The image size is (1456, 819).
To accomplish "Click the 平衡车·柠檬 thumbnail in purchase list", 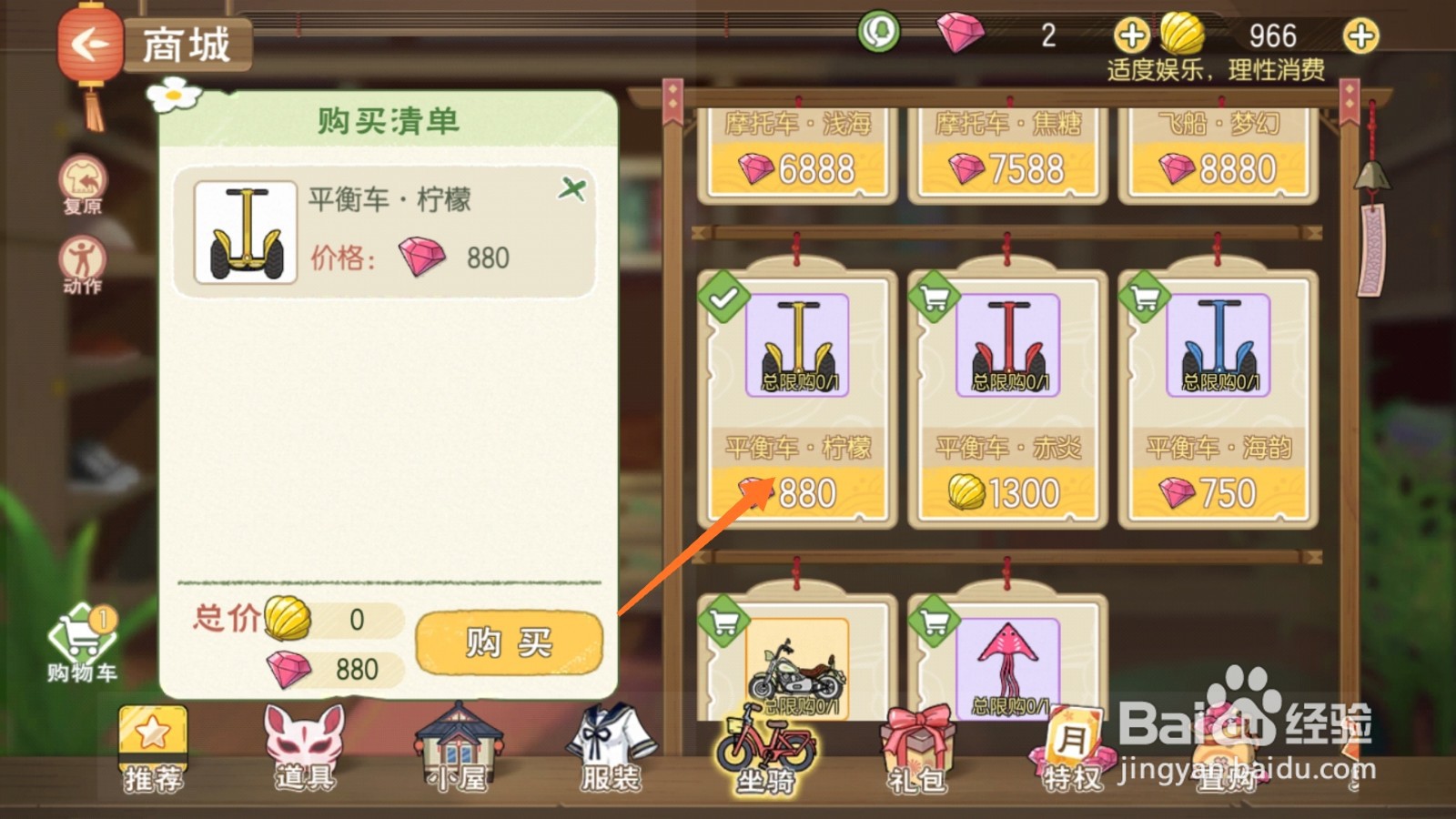I will coord(243,232).
